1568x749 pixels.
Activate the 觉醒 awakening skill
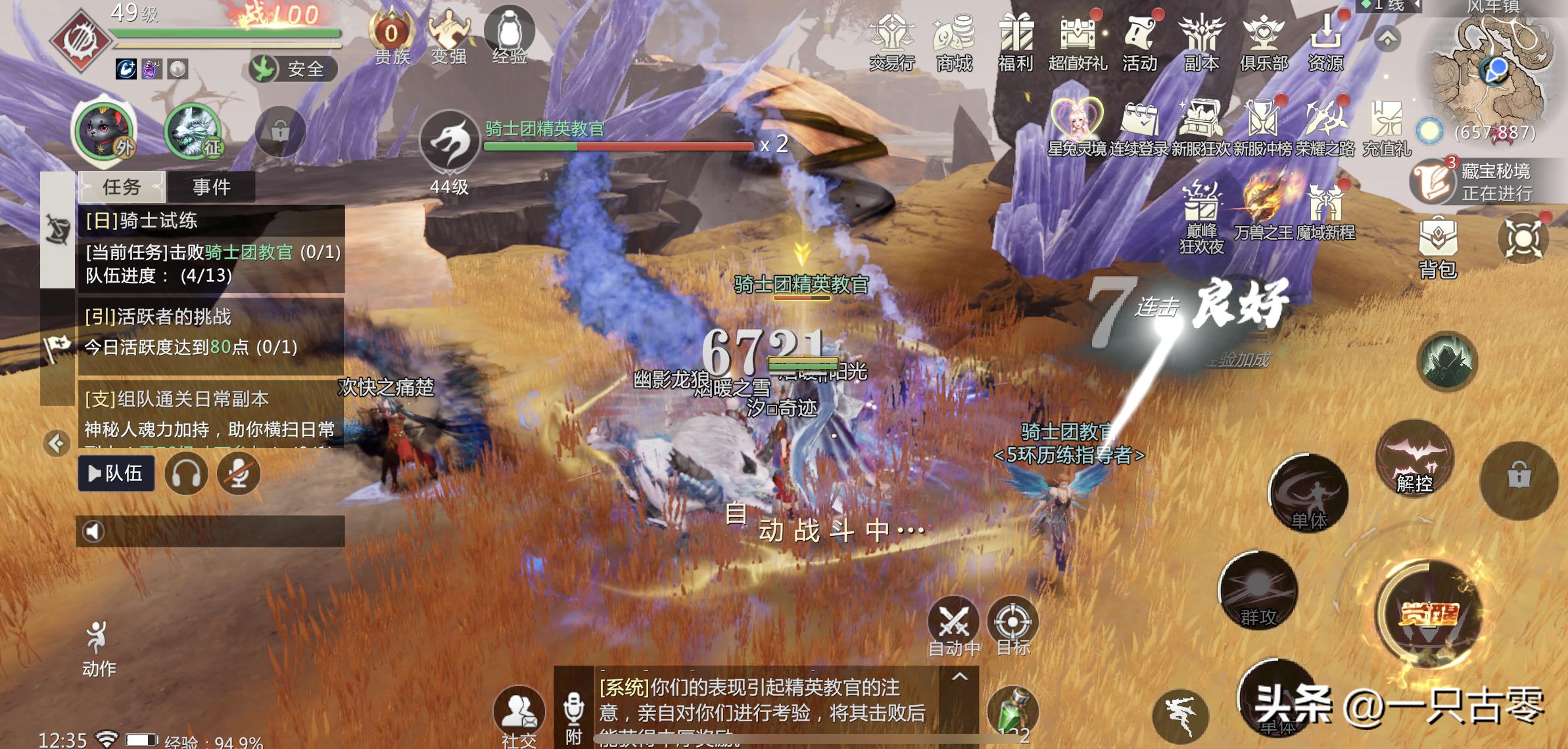click(1428, 613)
